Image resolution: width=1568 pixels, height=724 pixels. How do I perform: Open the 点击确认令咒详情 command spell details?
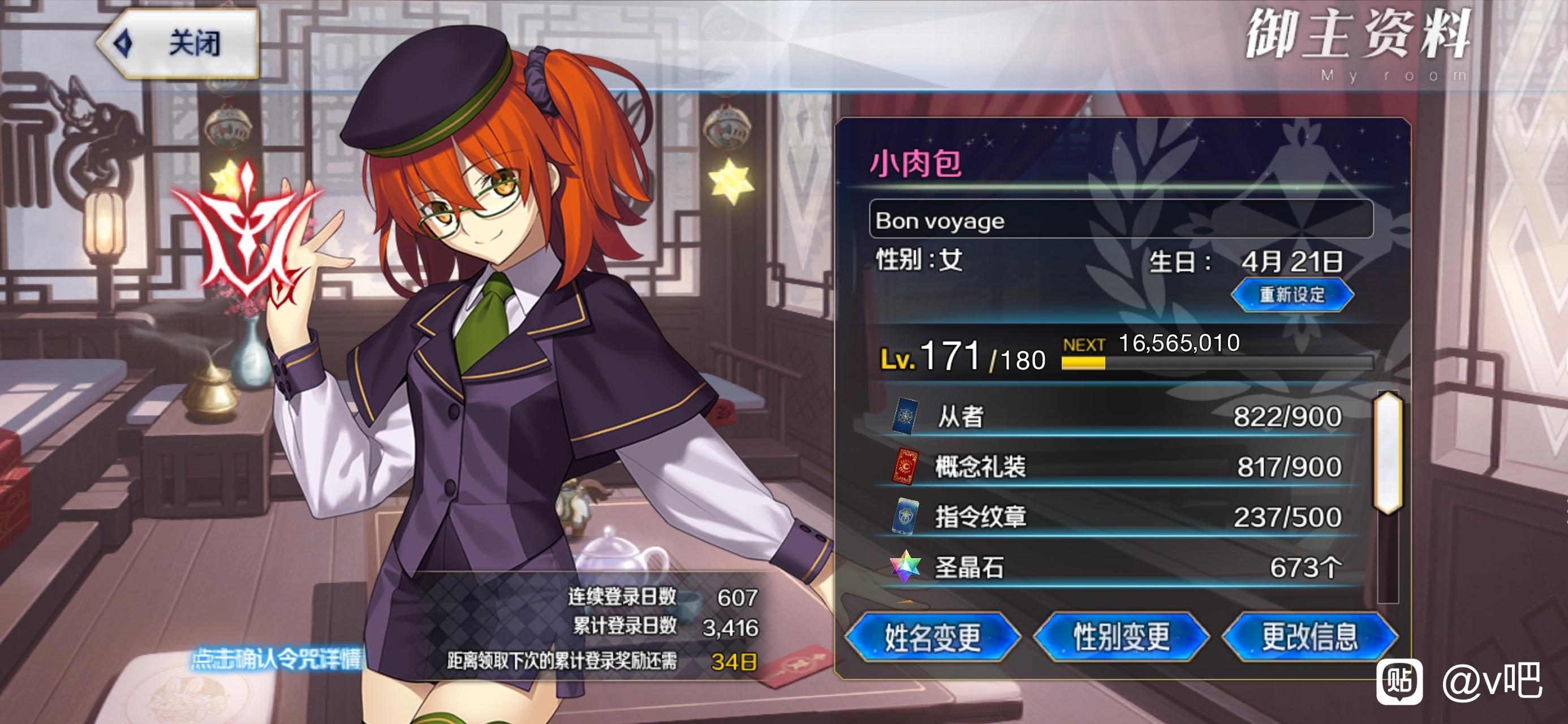[277, 659]
